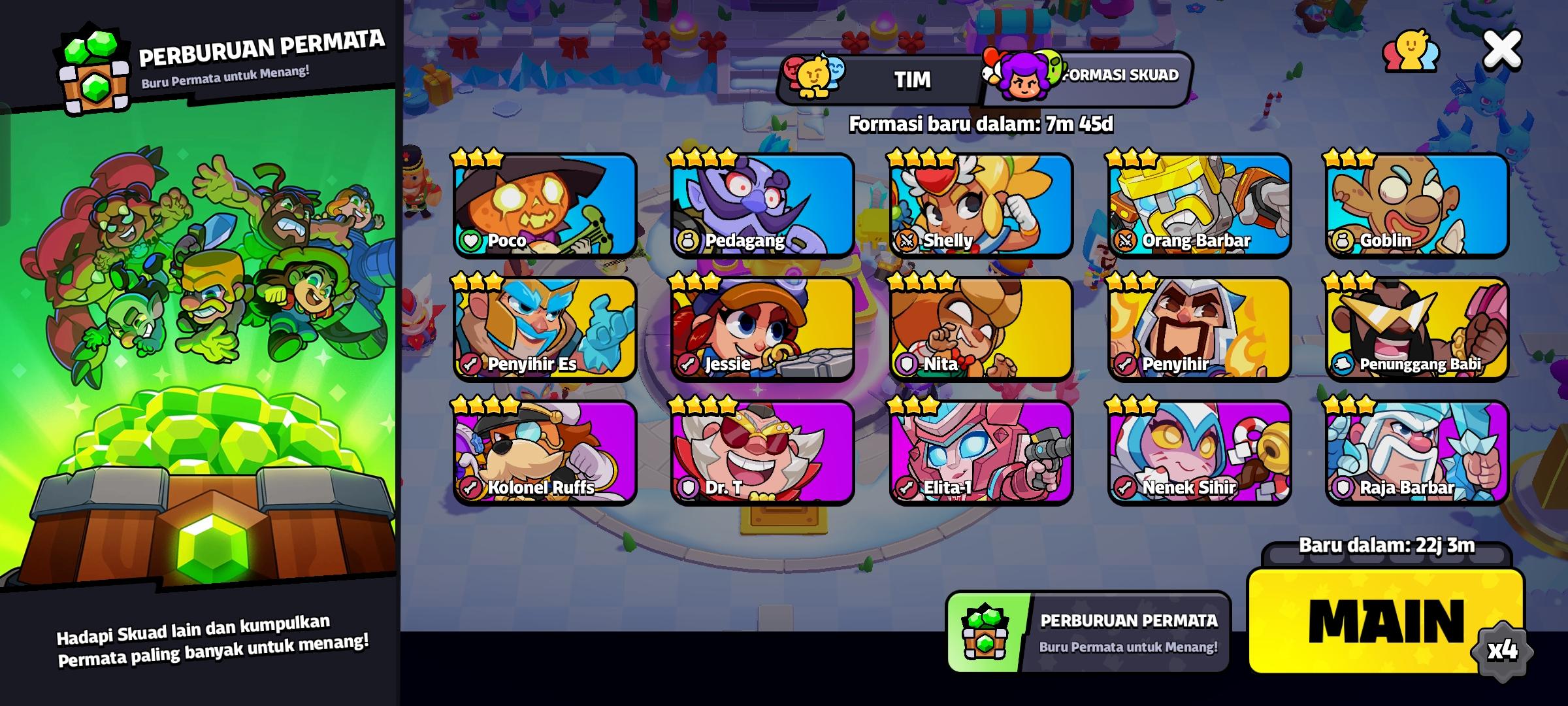Choose Shelly from the squad formation

tap(980, 206)
